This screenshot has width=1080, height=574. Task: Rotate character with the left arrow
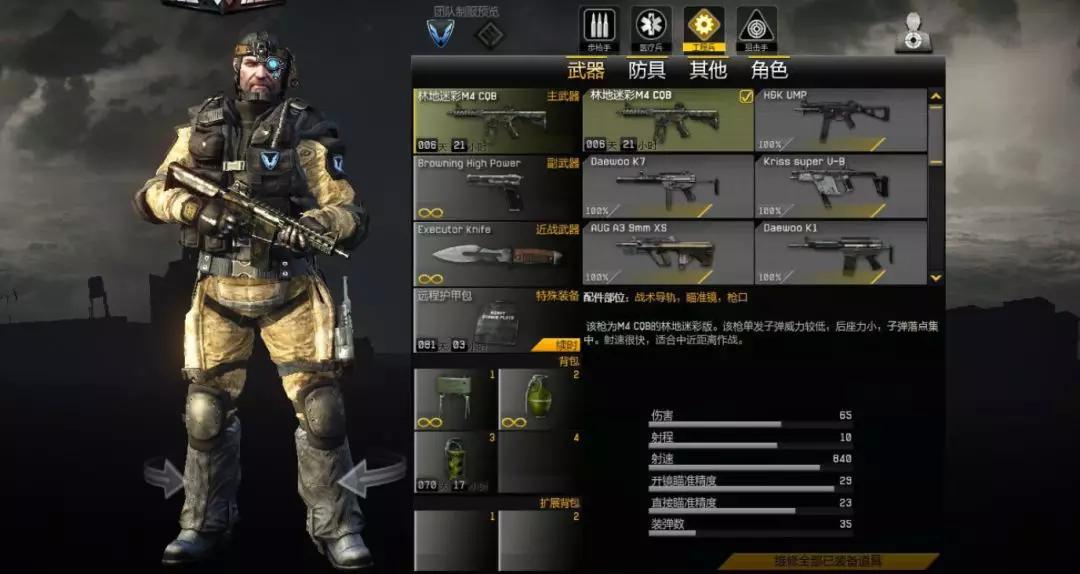coord(163,477)
